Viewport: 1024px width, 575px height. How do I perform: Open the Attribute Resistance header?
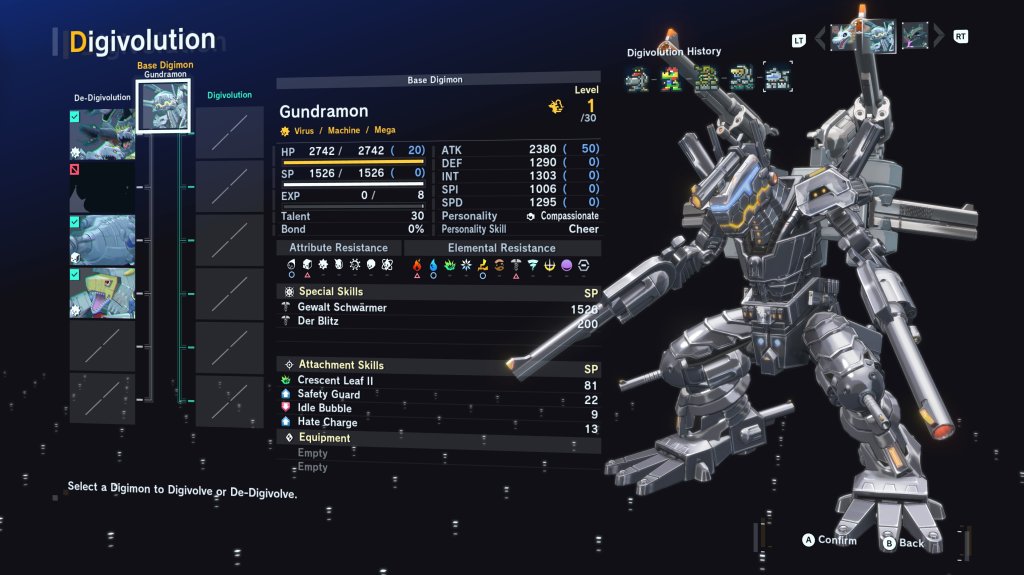339,248
